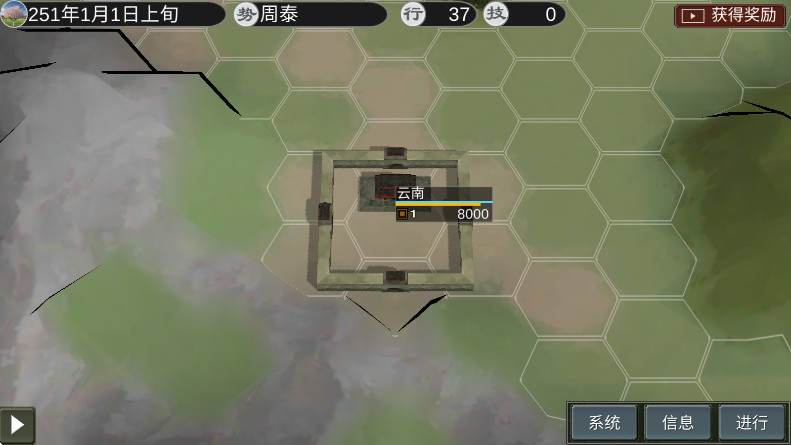The height and width of the screenshot is (445, 791).
Task: Show faction 周泰 details
Action: click(x=310, y=14)
